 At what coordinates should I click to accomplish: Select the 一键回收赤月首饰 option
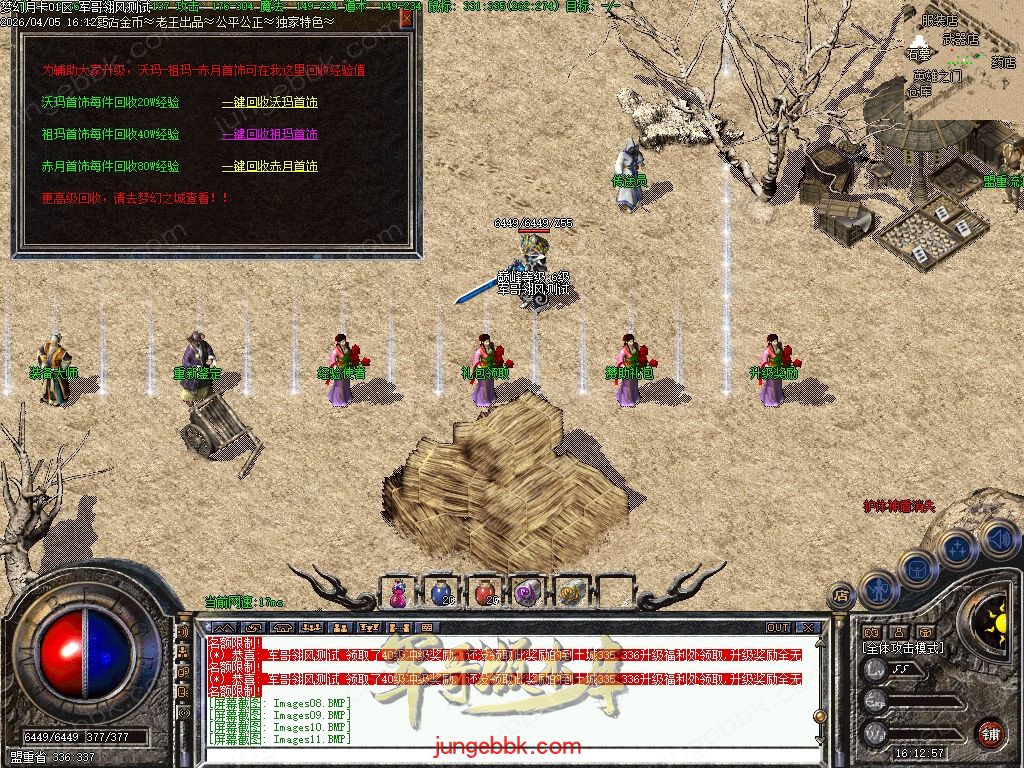tap(269, 166)
